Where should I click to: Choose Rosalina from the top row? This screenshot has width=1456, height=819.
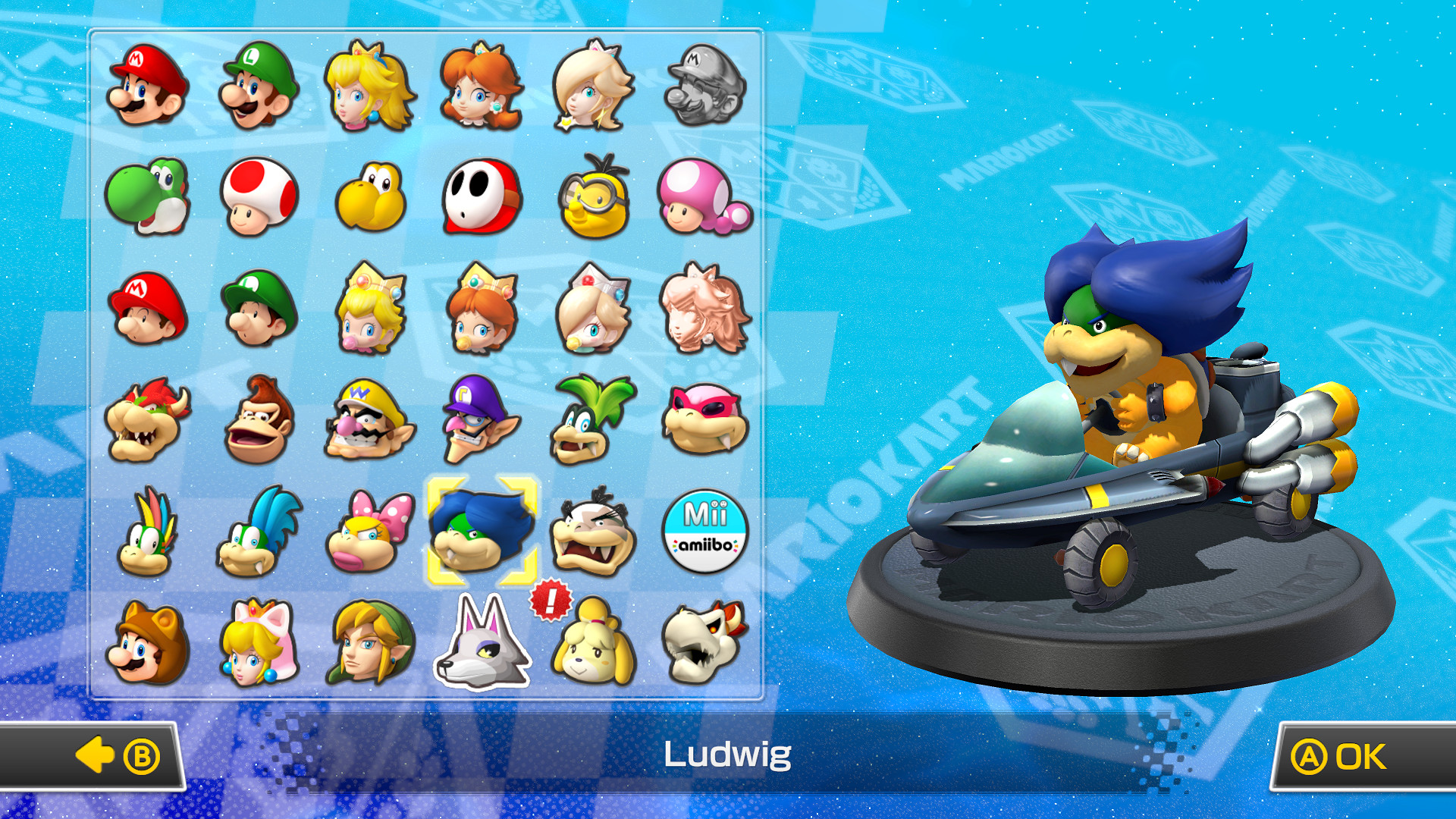click(589, 89)
